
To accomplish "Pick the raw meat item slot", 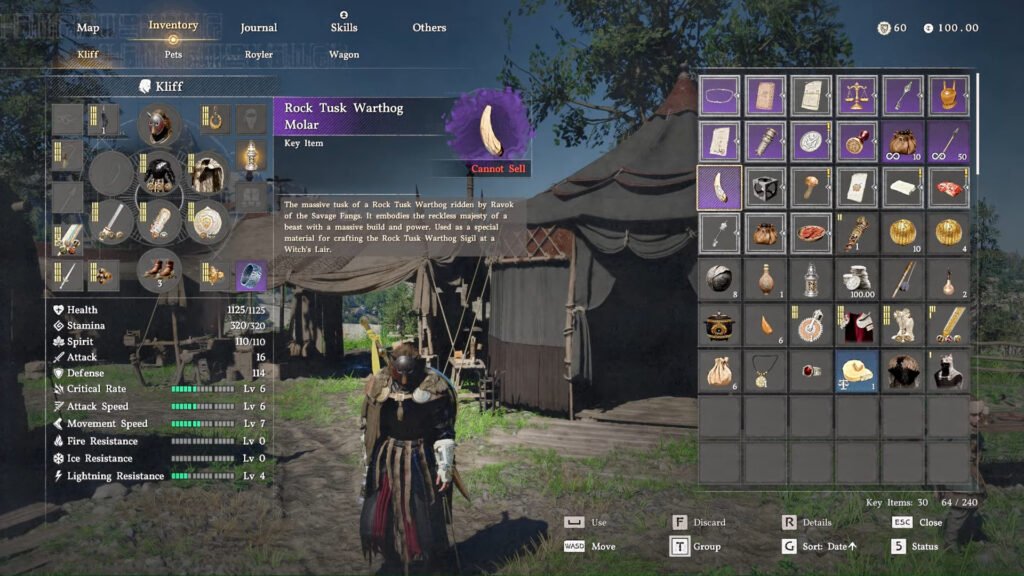I will click(949, 187).
